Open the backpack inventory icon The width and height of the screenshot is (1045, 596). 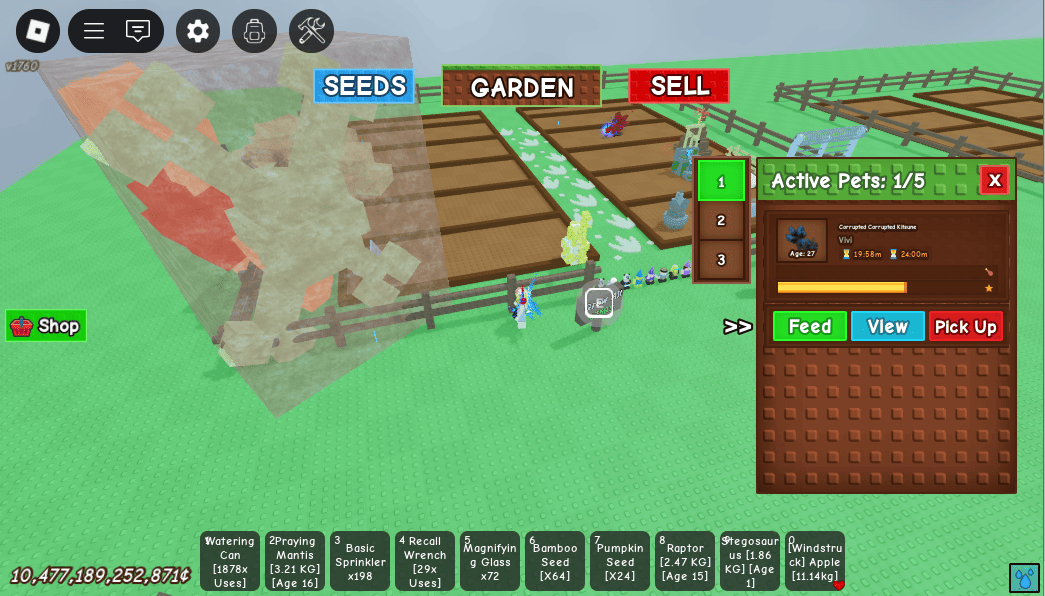(254, 31)
